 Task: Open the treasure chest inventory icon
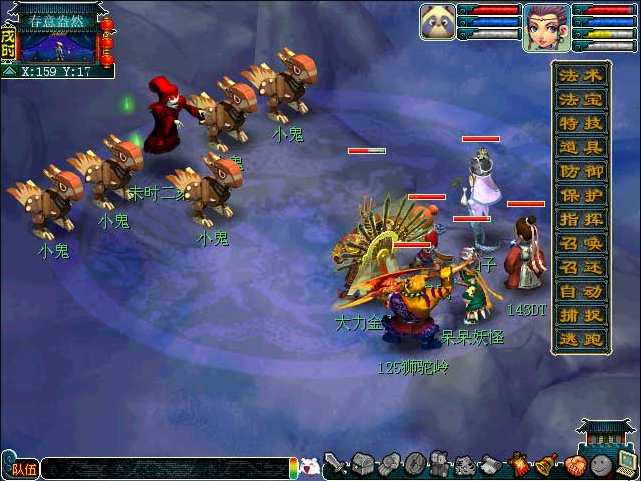pos(362,465)
